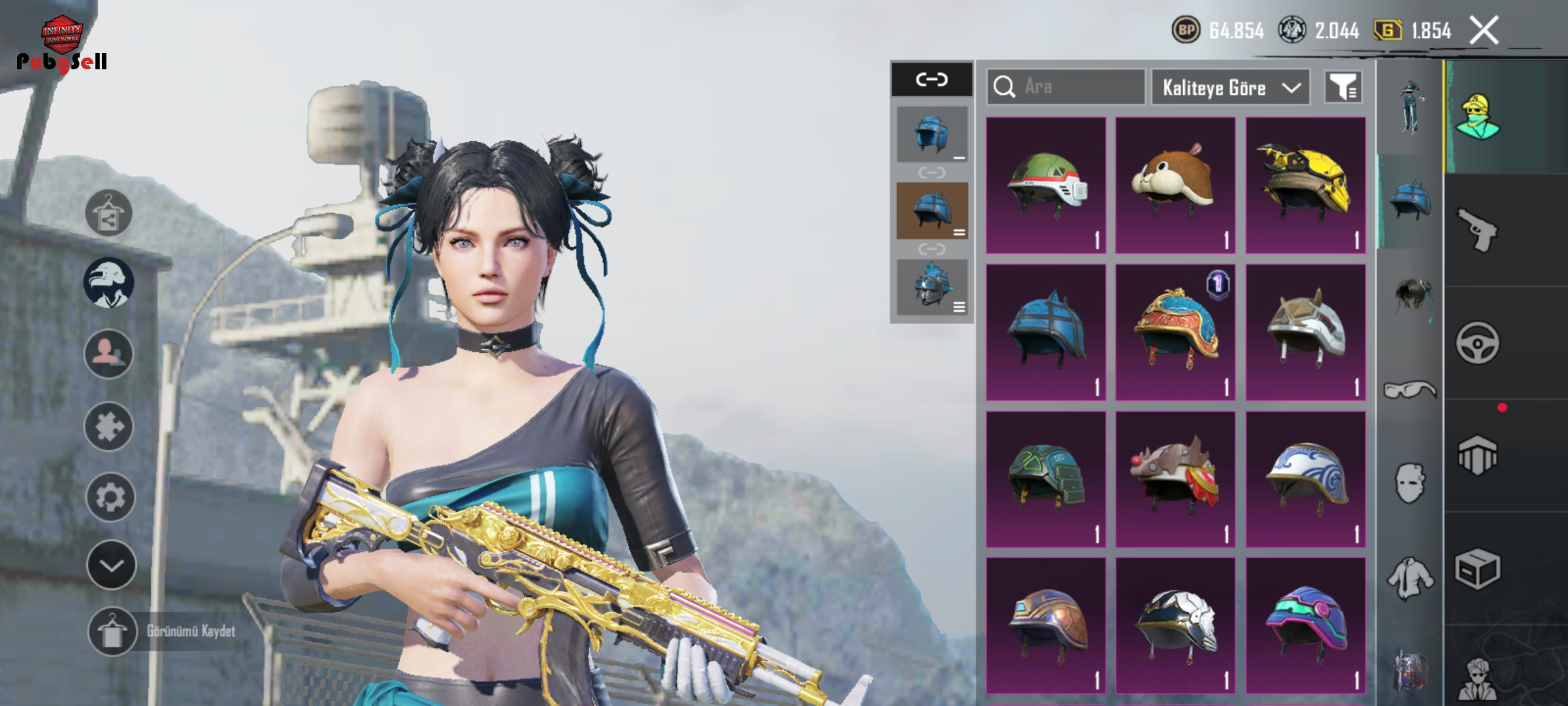
Task: Click the Ara search field
Action: tap(1066, 87)
